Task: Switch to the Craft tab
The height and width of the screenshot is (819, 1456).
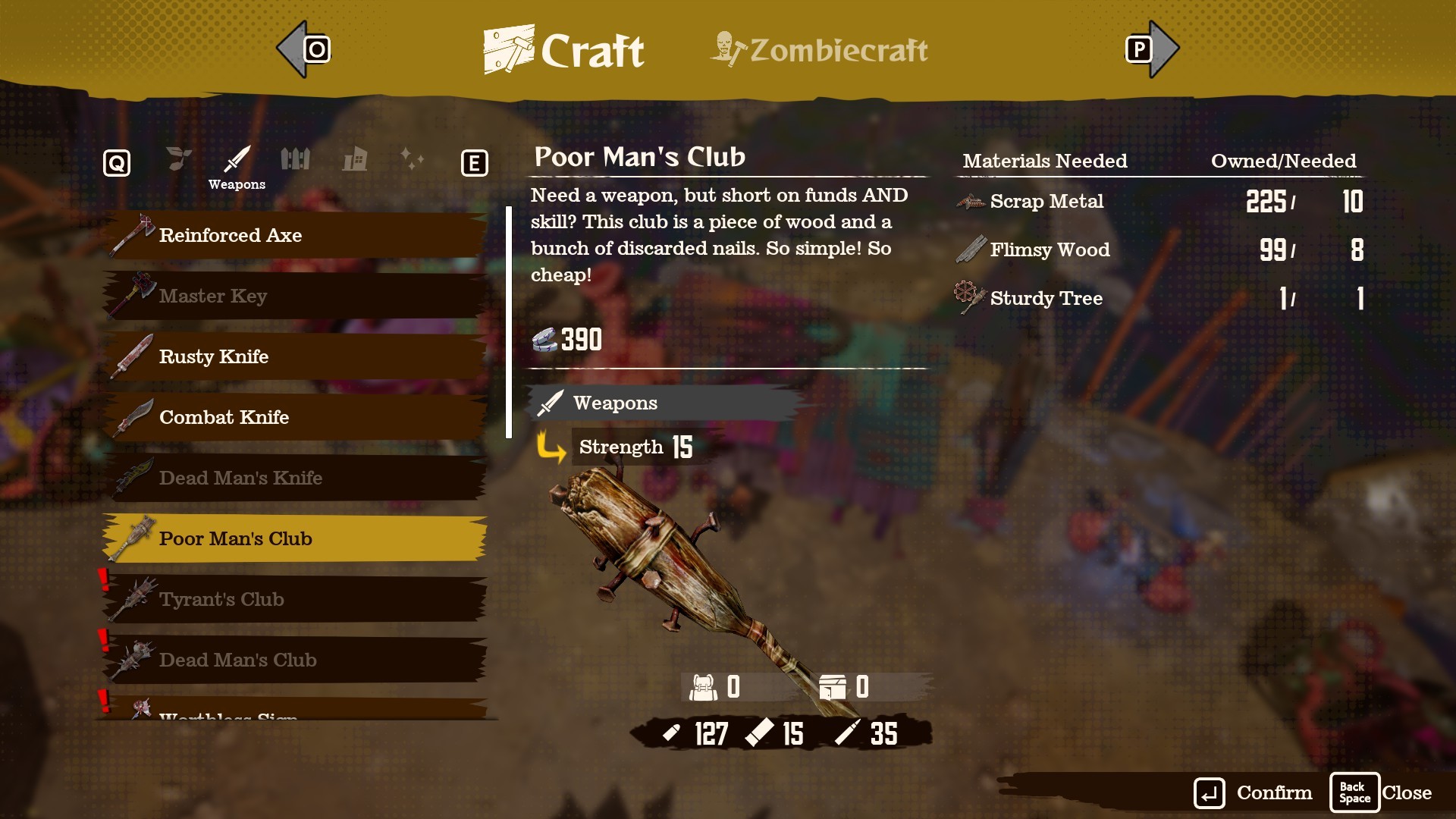Action: [563, 49]
